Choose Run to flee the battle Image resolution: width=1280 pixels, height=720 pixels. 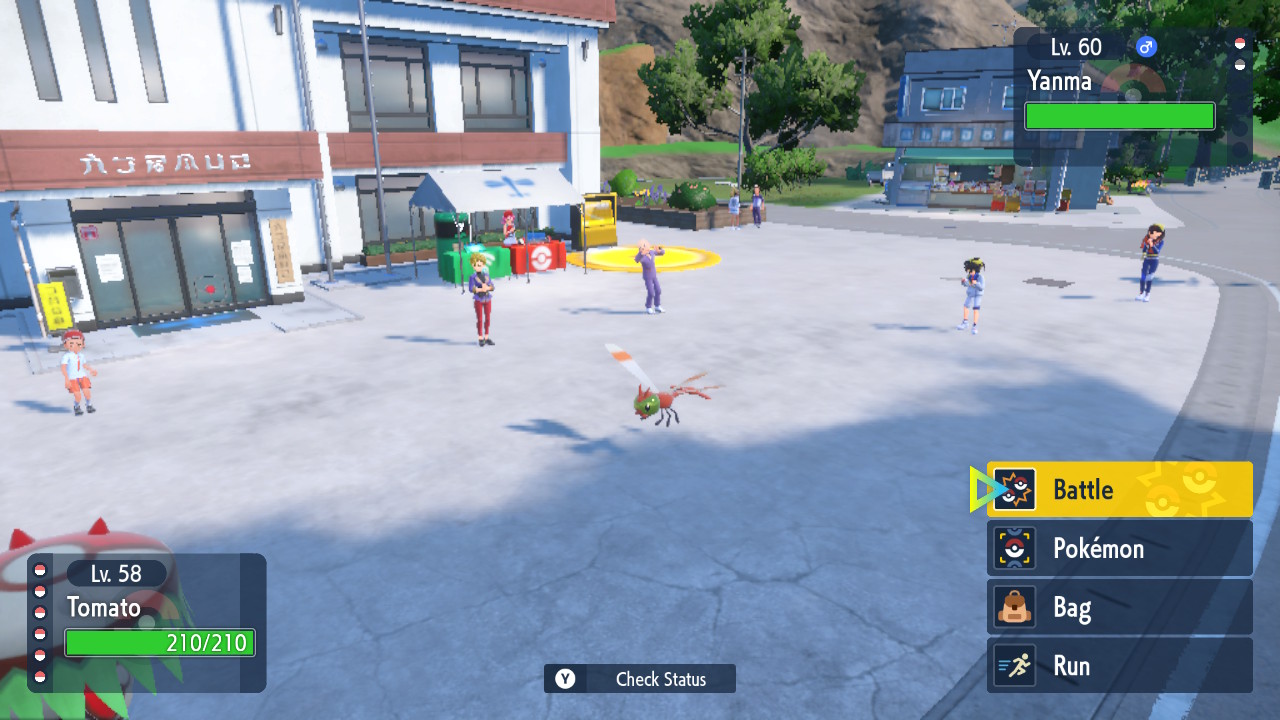(x=1119, y=666)
